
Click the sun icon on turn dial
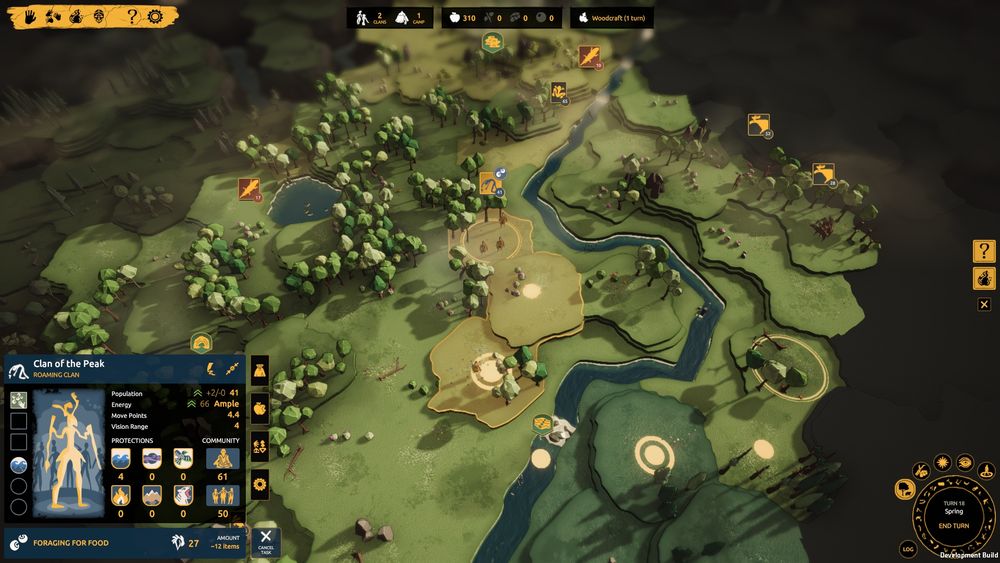pos(942,464)
